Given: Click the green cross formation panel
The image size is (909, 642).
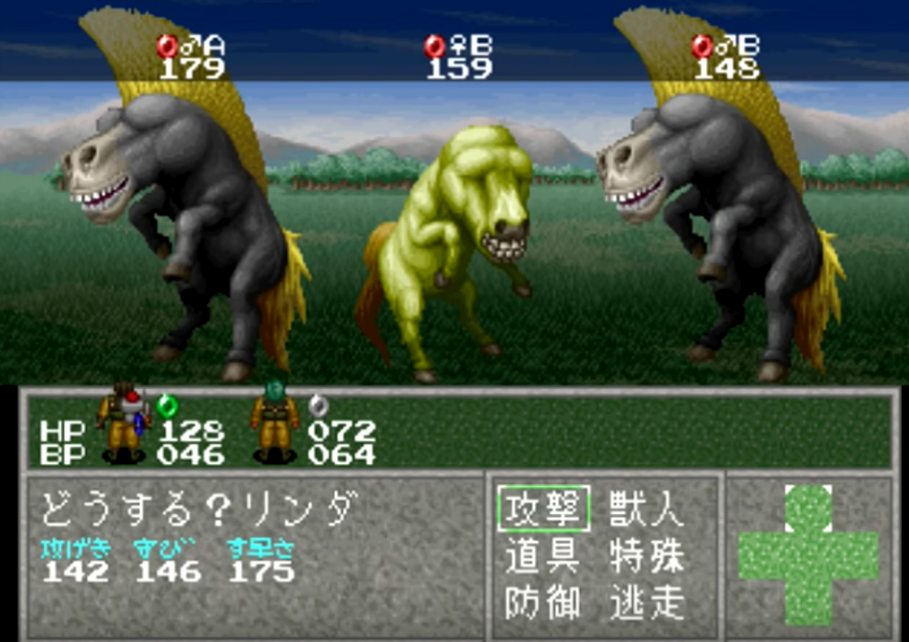Looking at the screenshot, I should click(808, 554).
